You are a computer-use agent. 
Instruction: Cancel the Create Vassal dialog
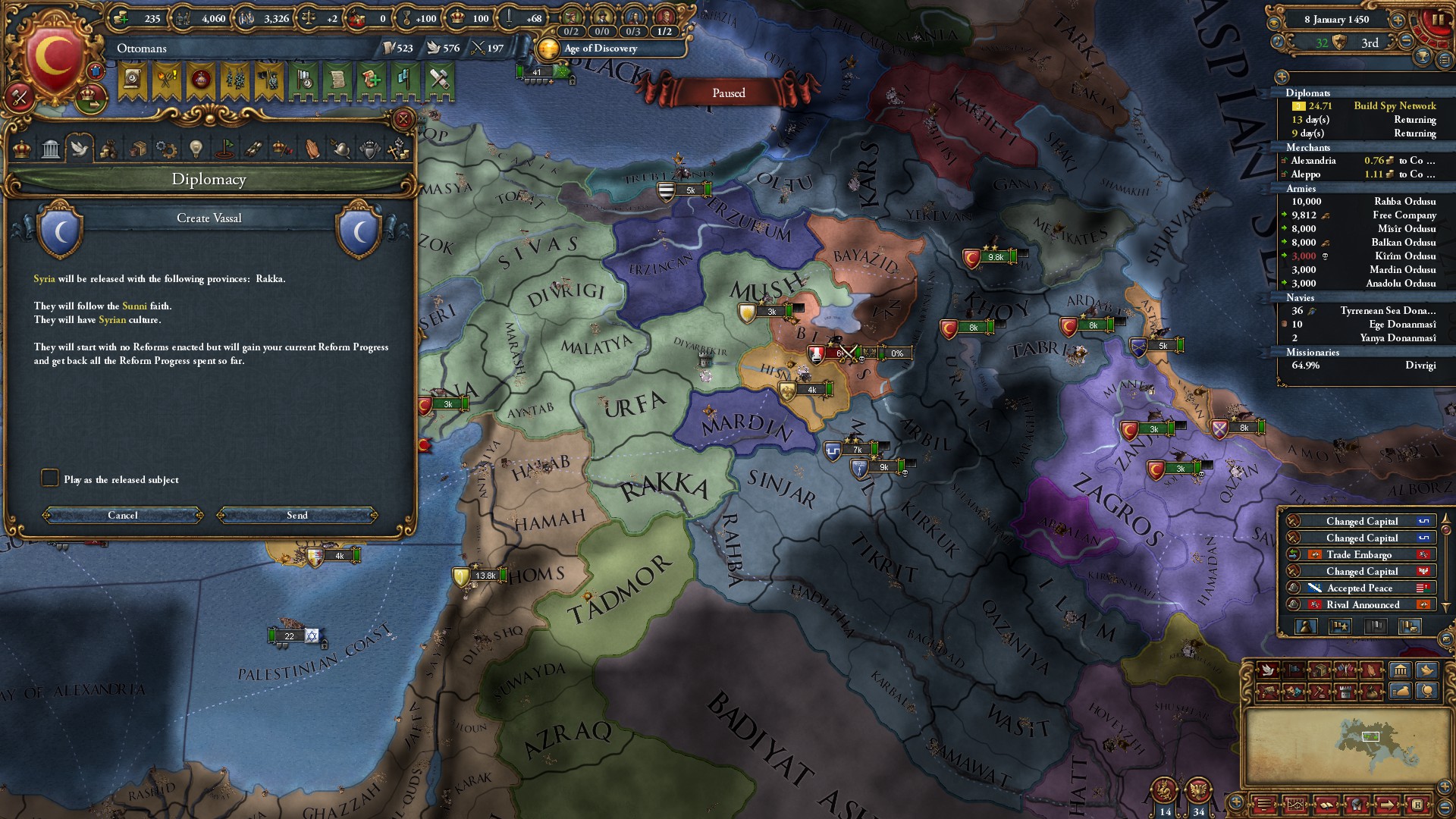123,516
